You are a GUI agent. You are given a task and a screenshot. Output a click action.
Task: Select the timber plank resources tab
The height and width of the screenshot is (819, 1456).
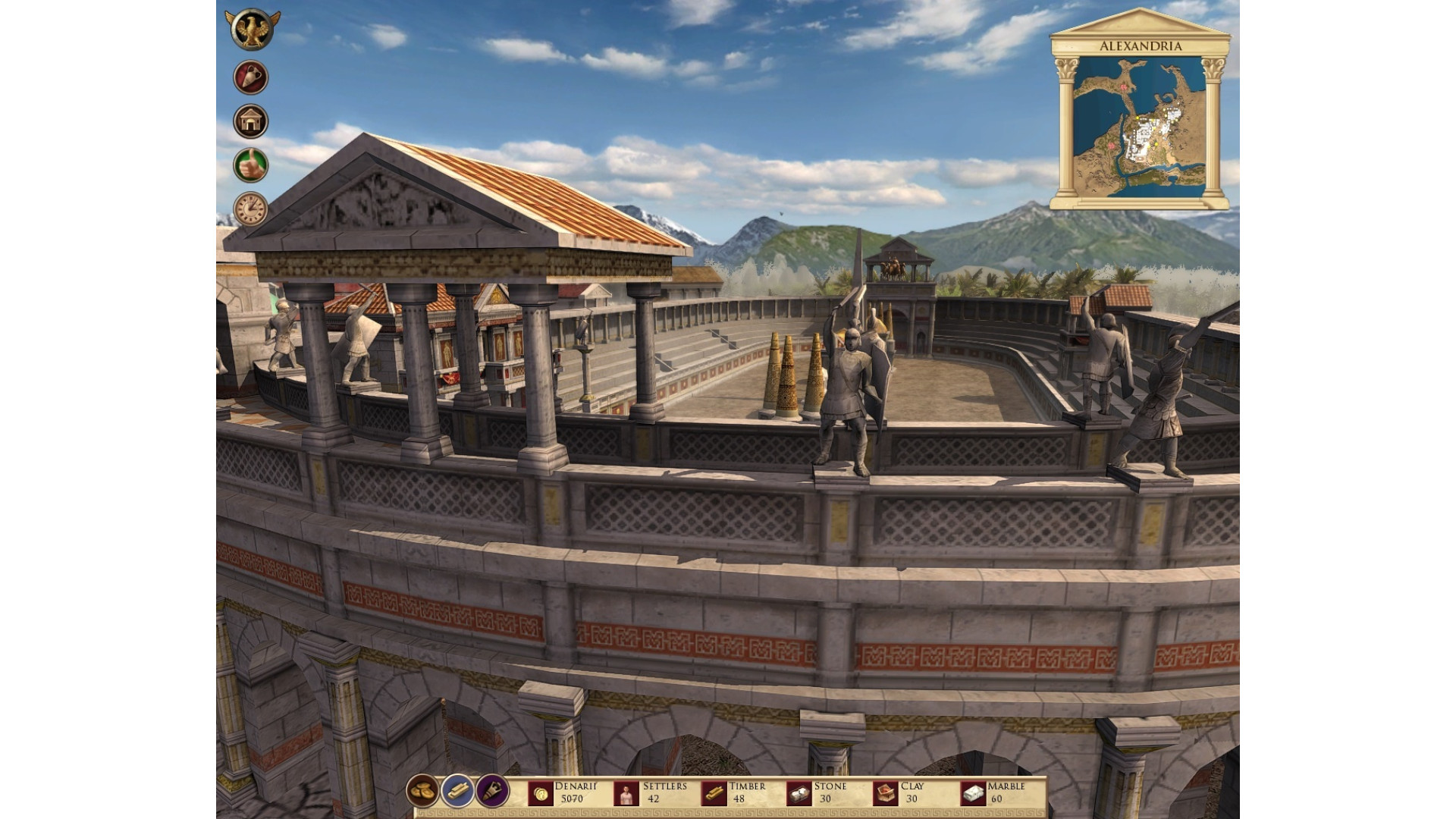[458, 791]
